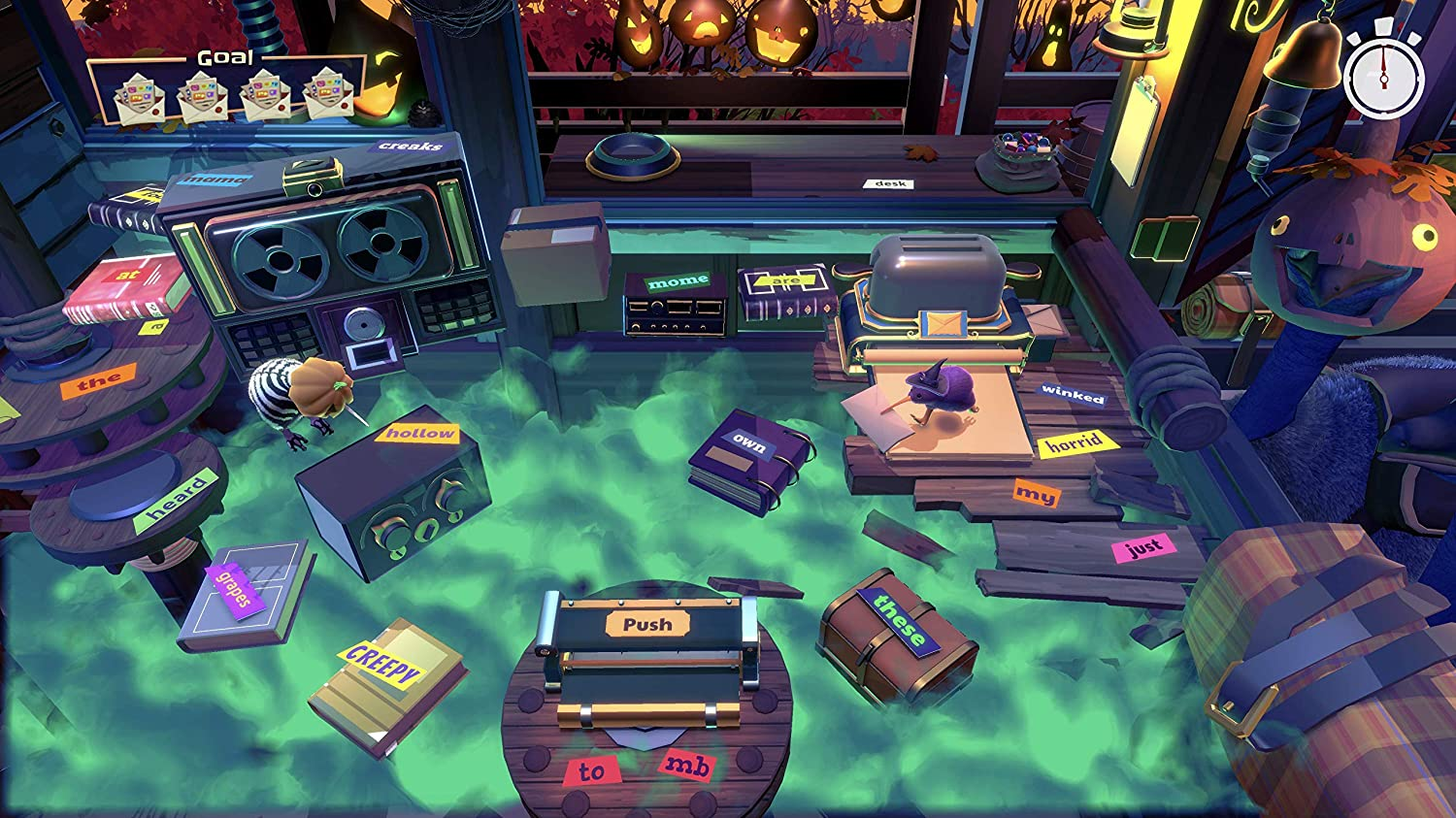Click the 'desk' label on the desk
Viewport: 1456px width, 818px height.
coord(890,182)
